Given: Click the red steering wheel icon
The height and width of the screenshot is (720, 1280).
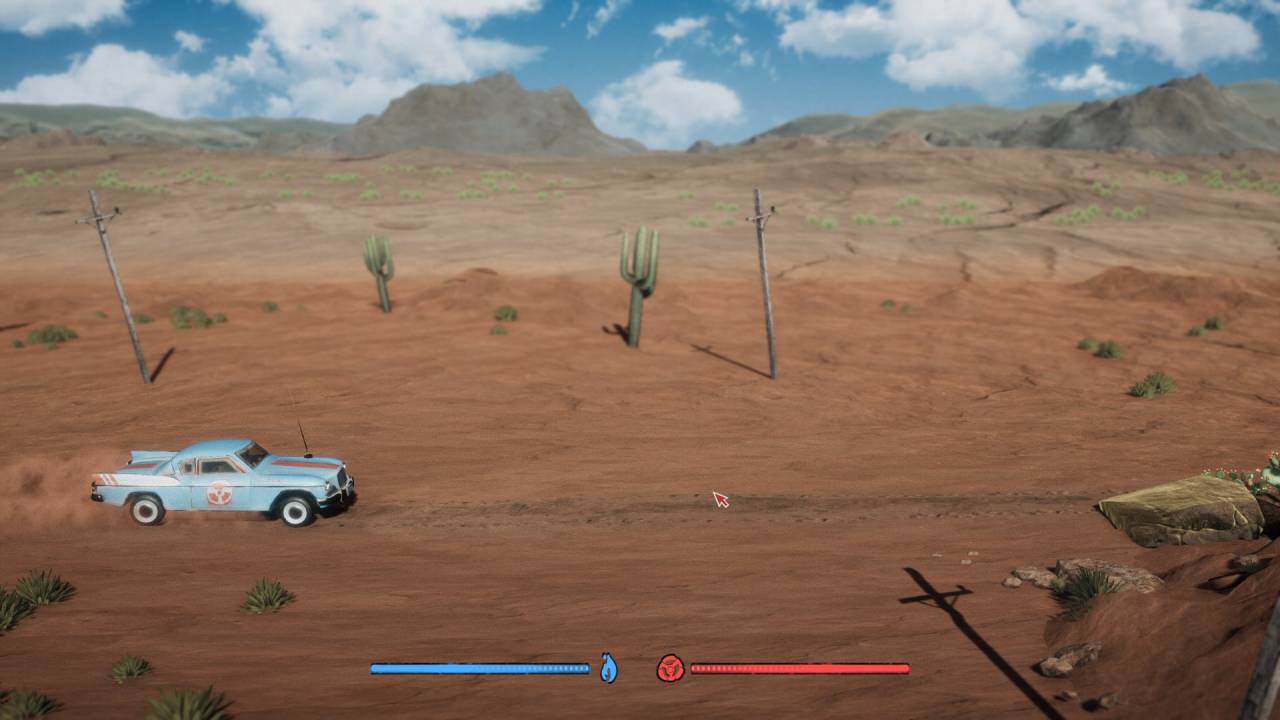Looking at the screenshot, I should 670,668.
